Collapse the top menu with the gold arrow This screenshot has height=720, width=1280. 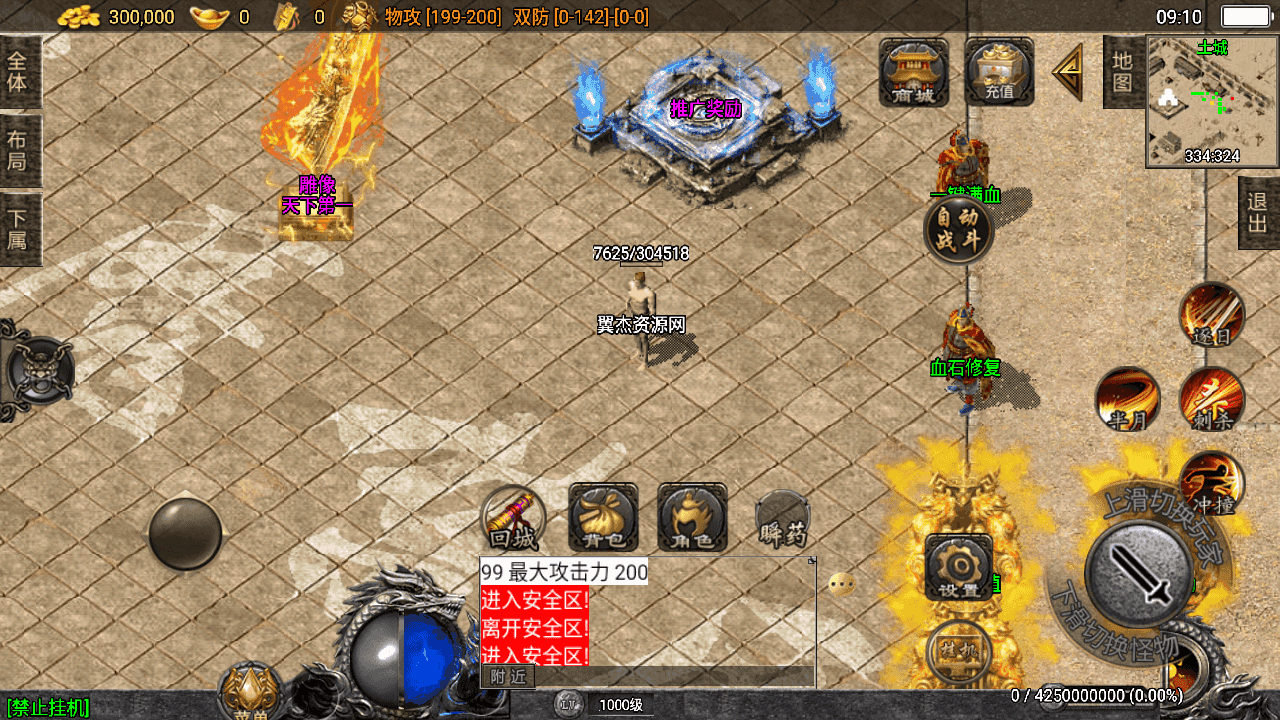coord(1068,72)
